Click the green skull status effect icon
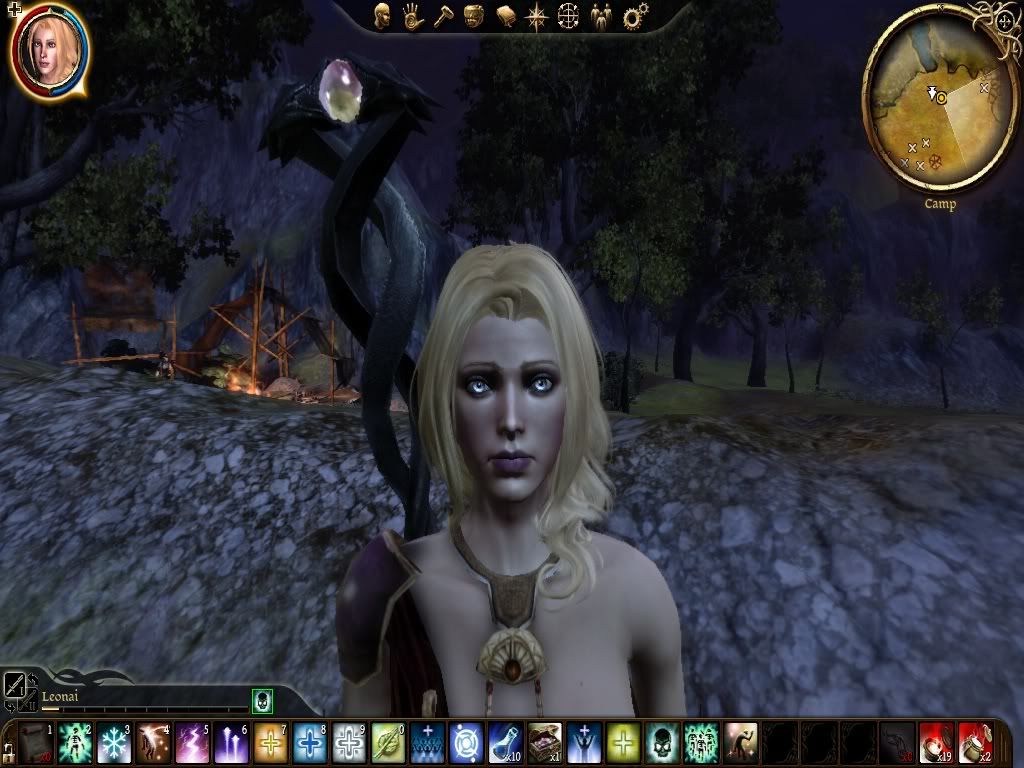 click(262, 700)
